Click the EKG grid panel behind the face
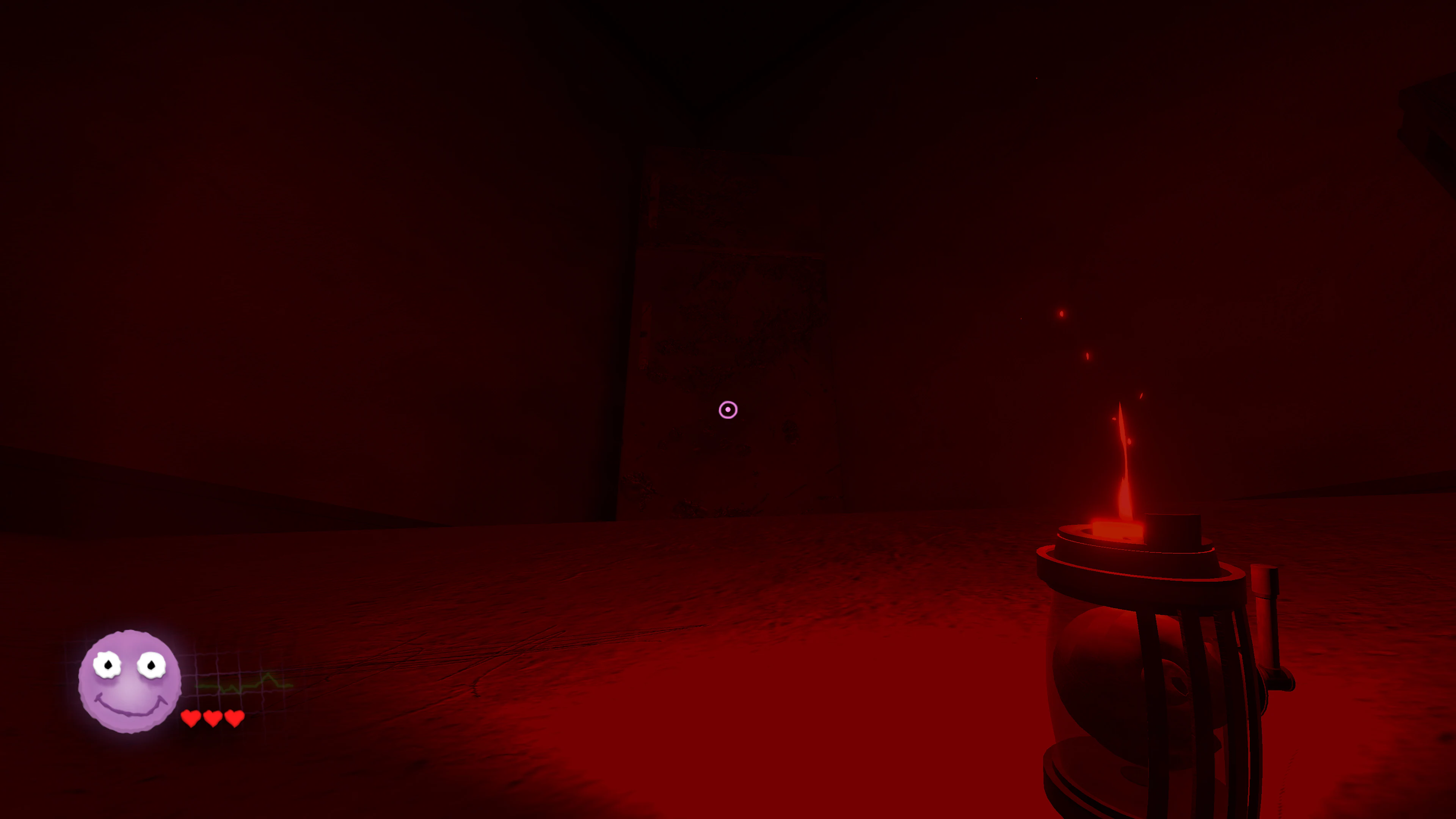The width and height of the screenshot is (1456, 819). [220, 667]
